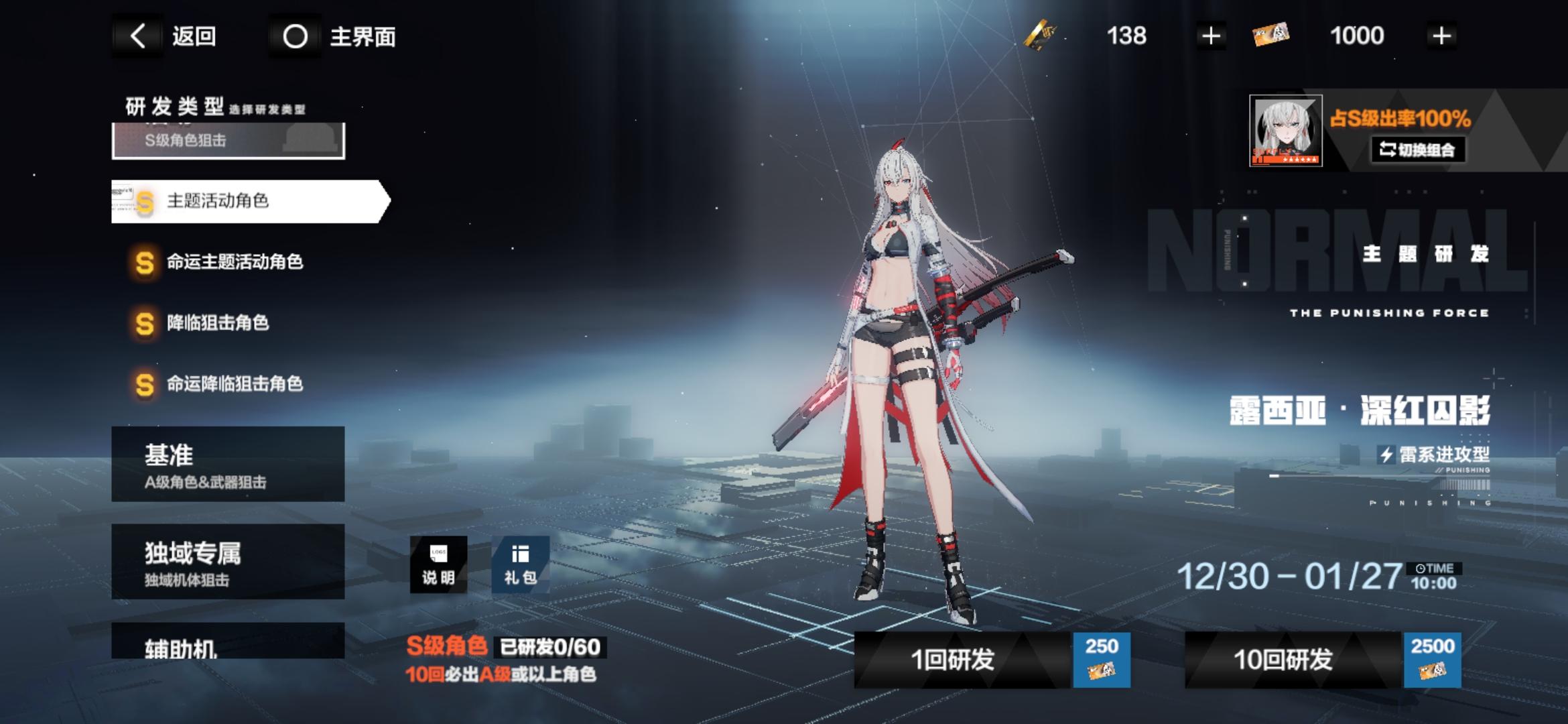Click the 占S级出率100% character portrait thumbnail

coord(1287,131)
